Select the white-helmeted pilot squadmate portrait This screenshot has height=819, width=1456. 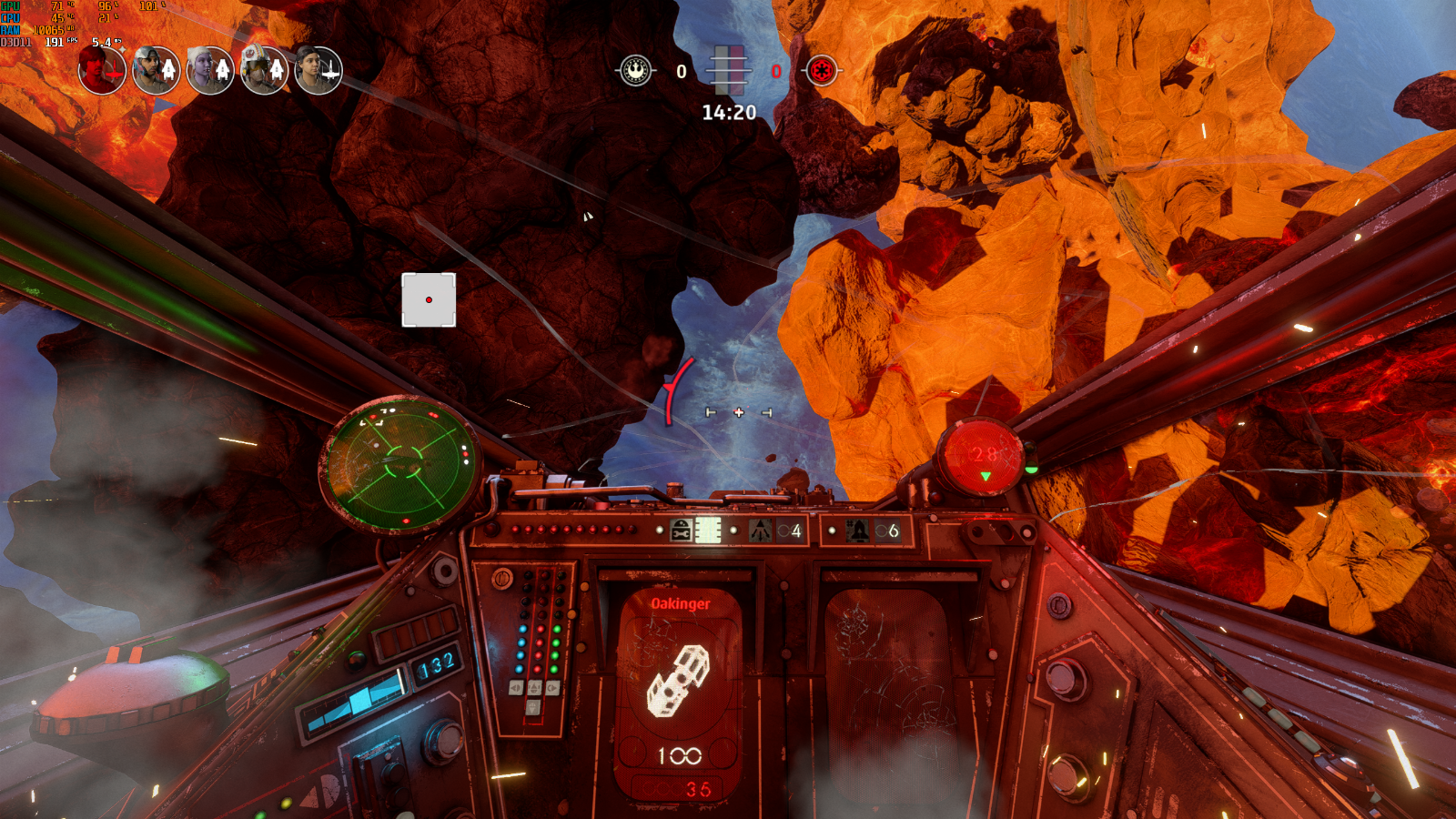[264, 70]
